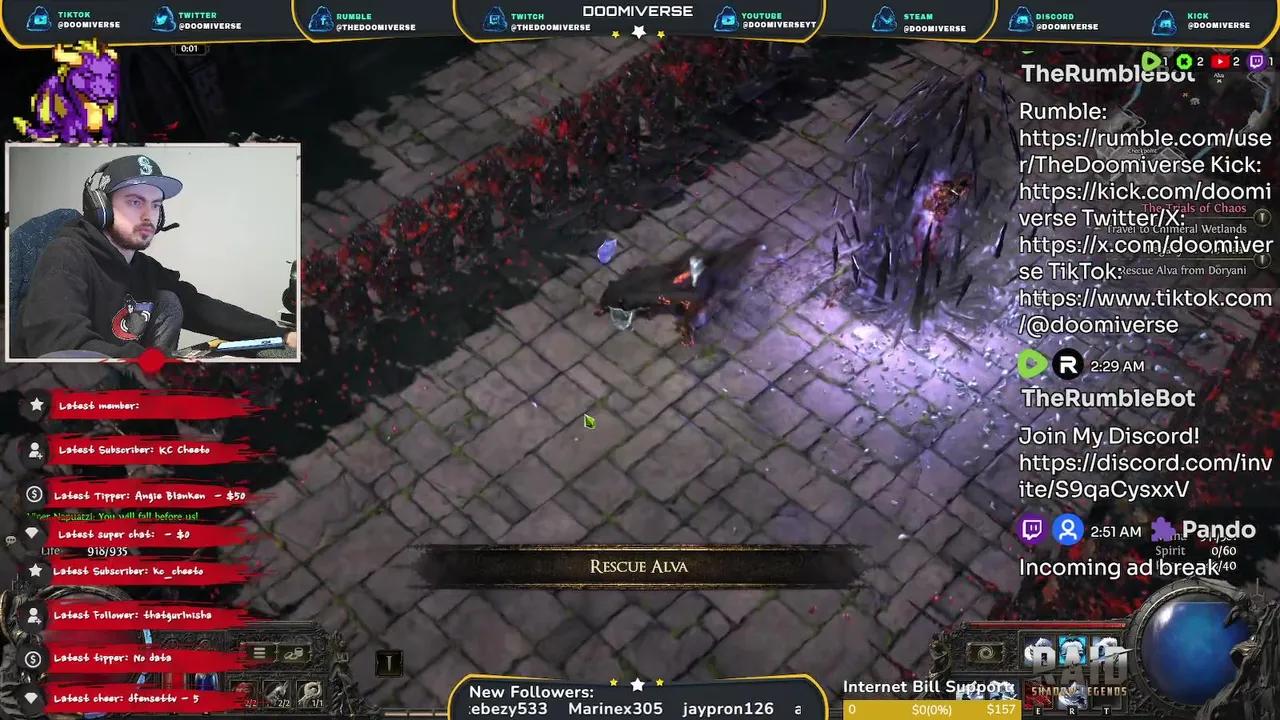Click the YouTube icon showing 2 viewers

(x=1219, y=61)
